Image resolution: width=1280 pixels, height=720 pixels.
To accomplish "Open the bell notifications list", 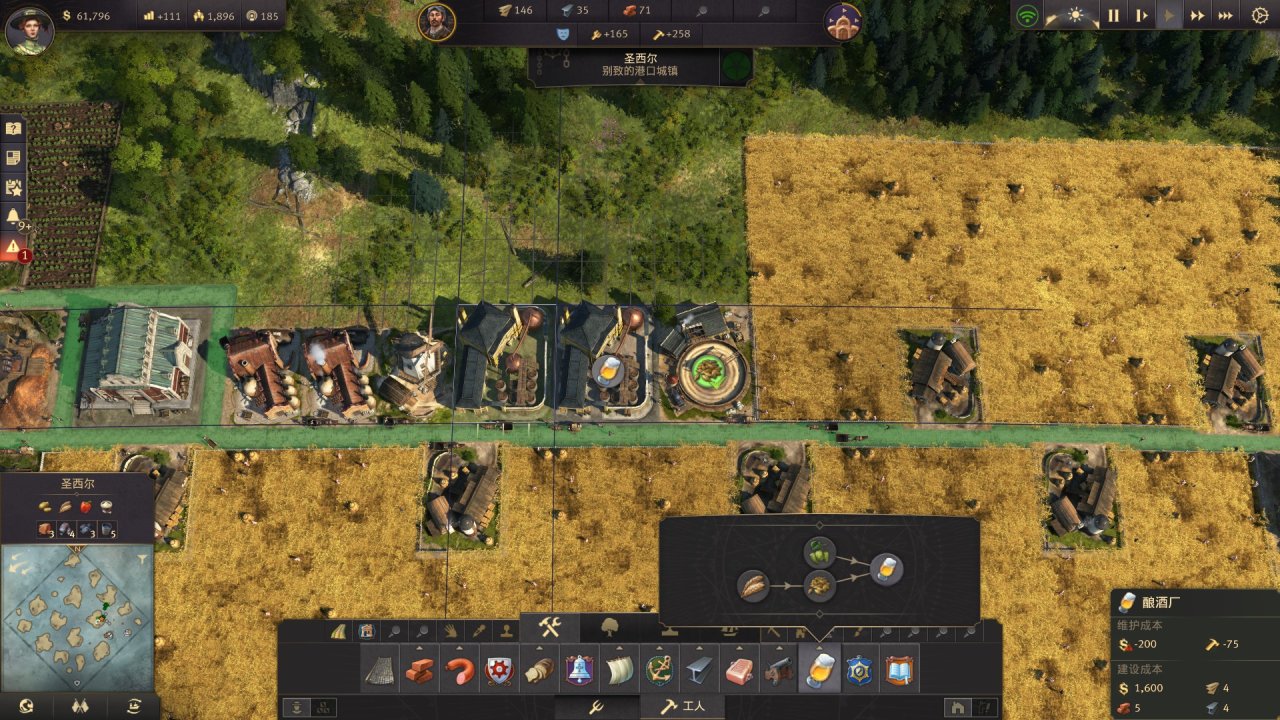I will click(14, 216).
